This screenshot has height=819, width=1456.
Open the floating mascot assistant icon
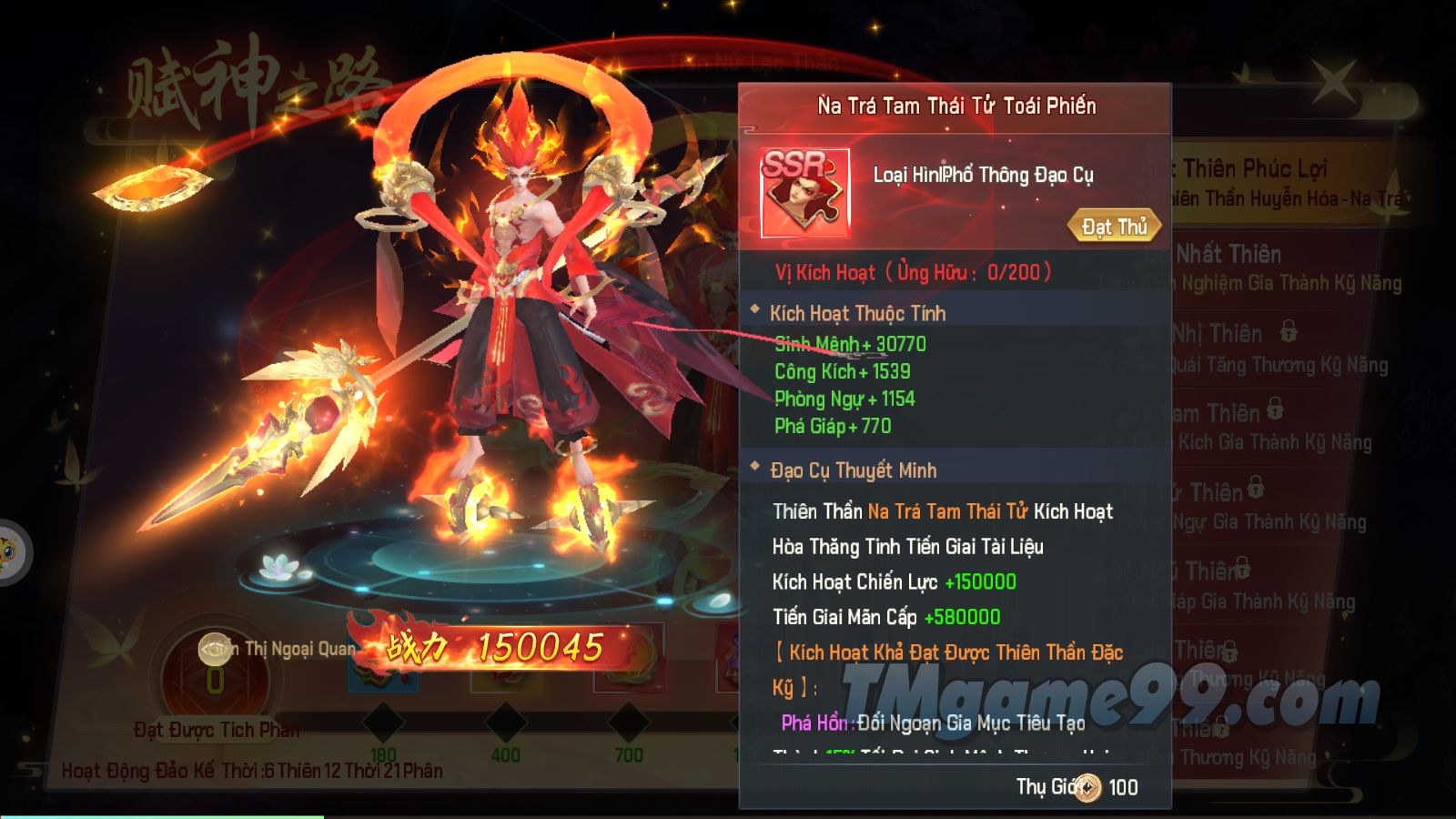pyautogui.click(x=9, y=552)
